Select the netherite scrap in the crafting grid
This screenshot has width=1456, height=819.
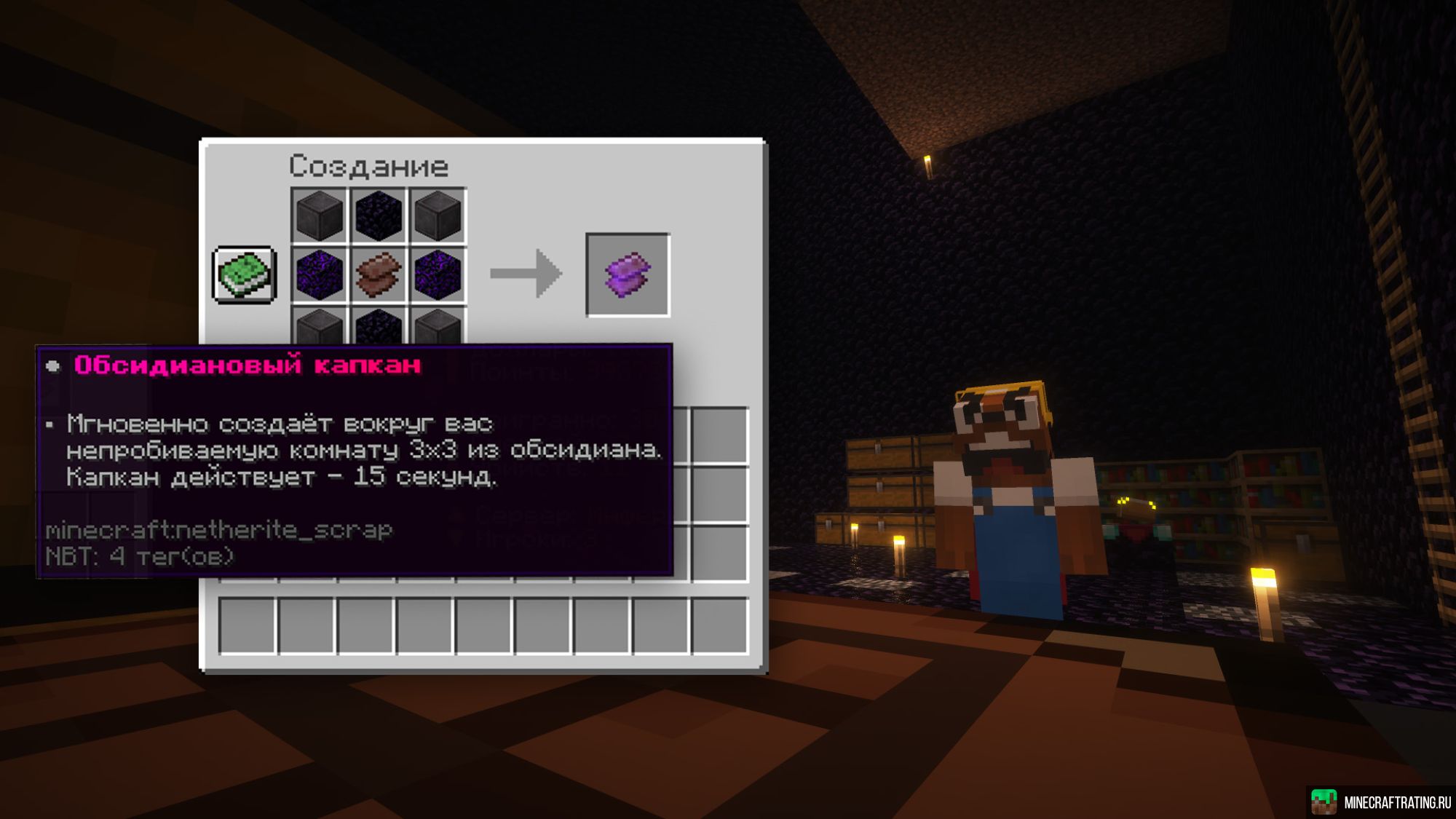pyautogui.click(x=379, y=274)
